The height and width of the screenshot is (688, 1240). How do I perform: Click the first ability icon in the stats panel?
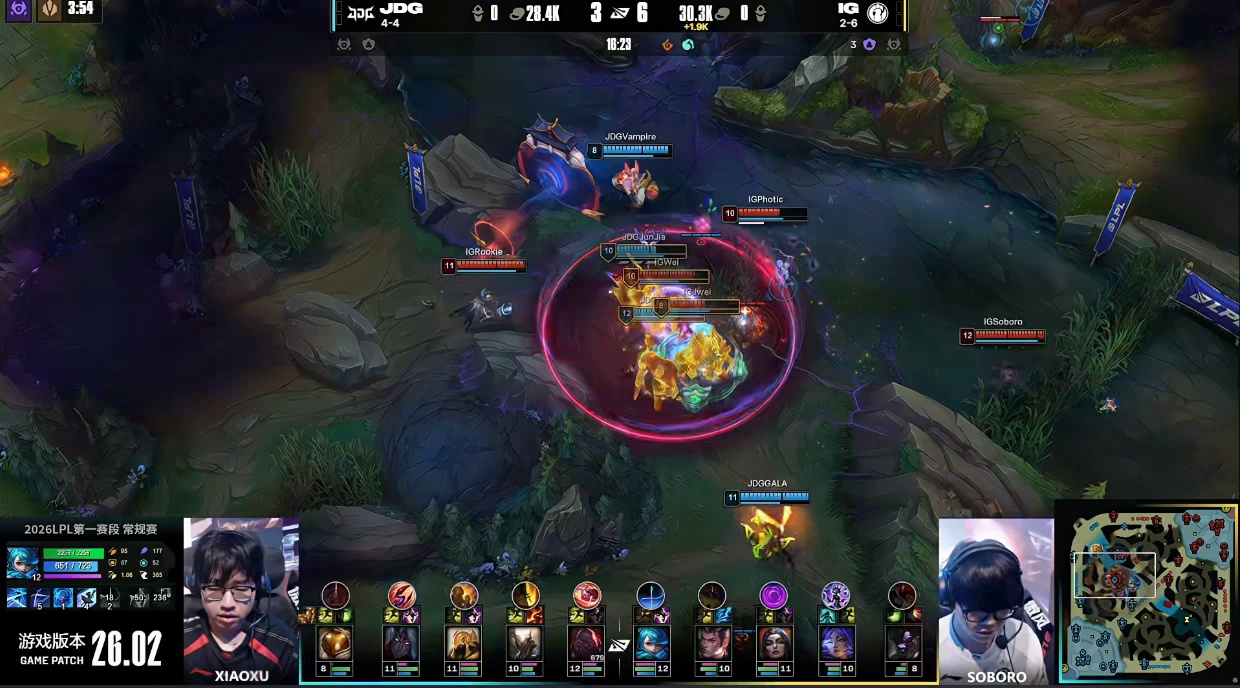point(17,598)
